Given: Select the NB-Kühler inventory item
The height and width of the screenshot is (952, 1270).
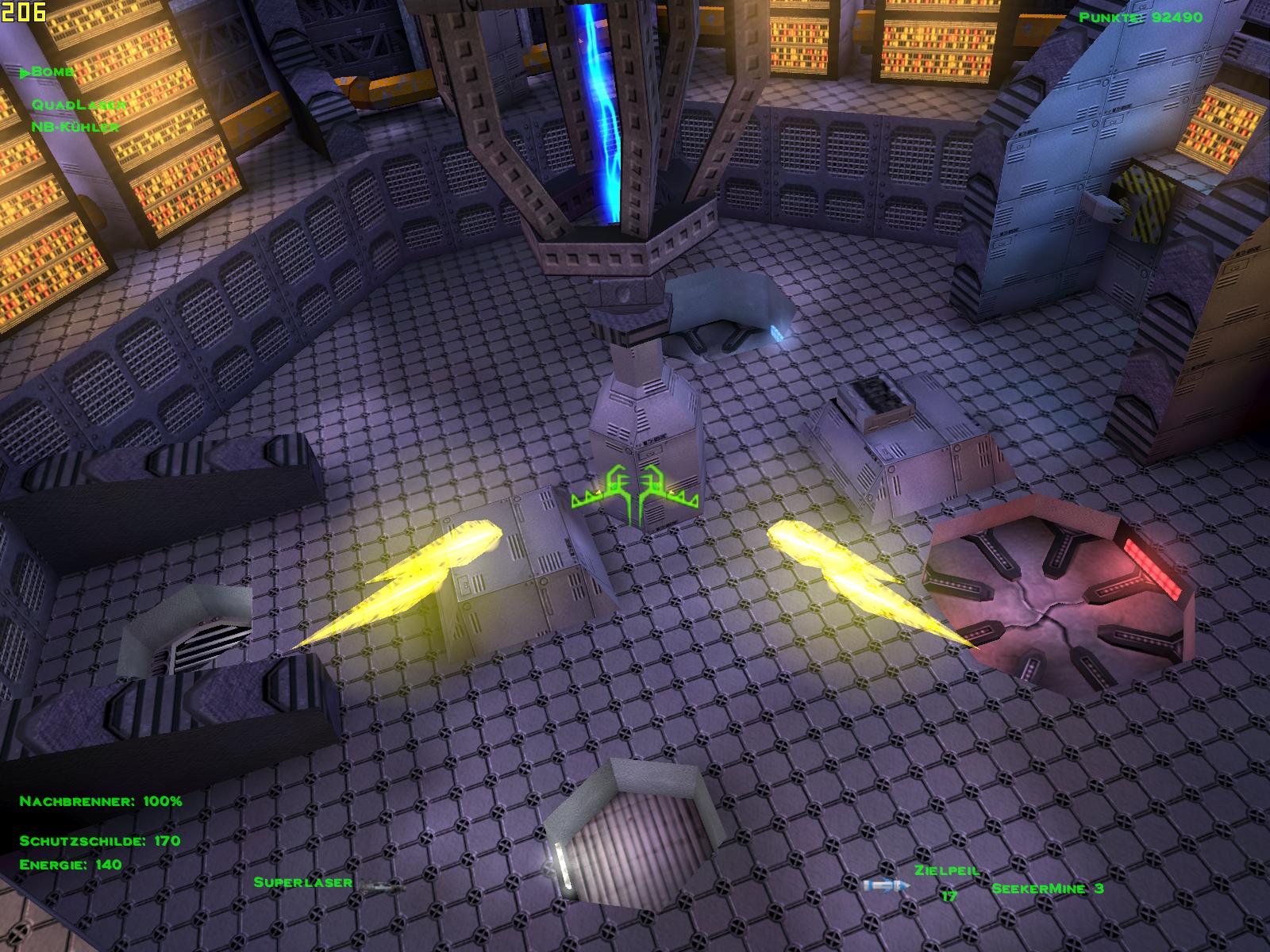Looking at the screenshot, I should (x=75, y=127).
